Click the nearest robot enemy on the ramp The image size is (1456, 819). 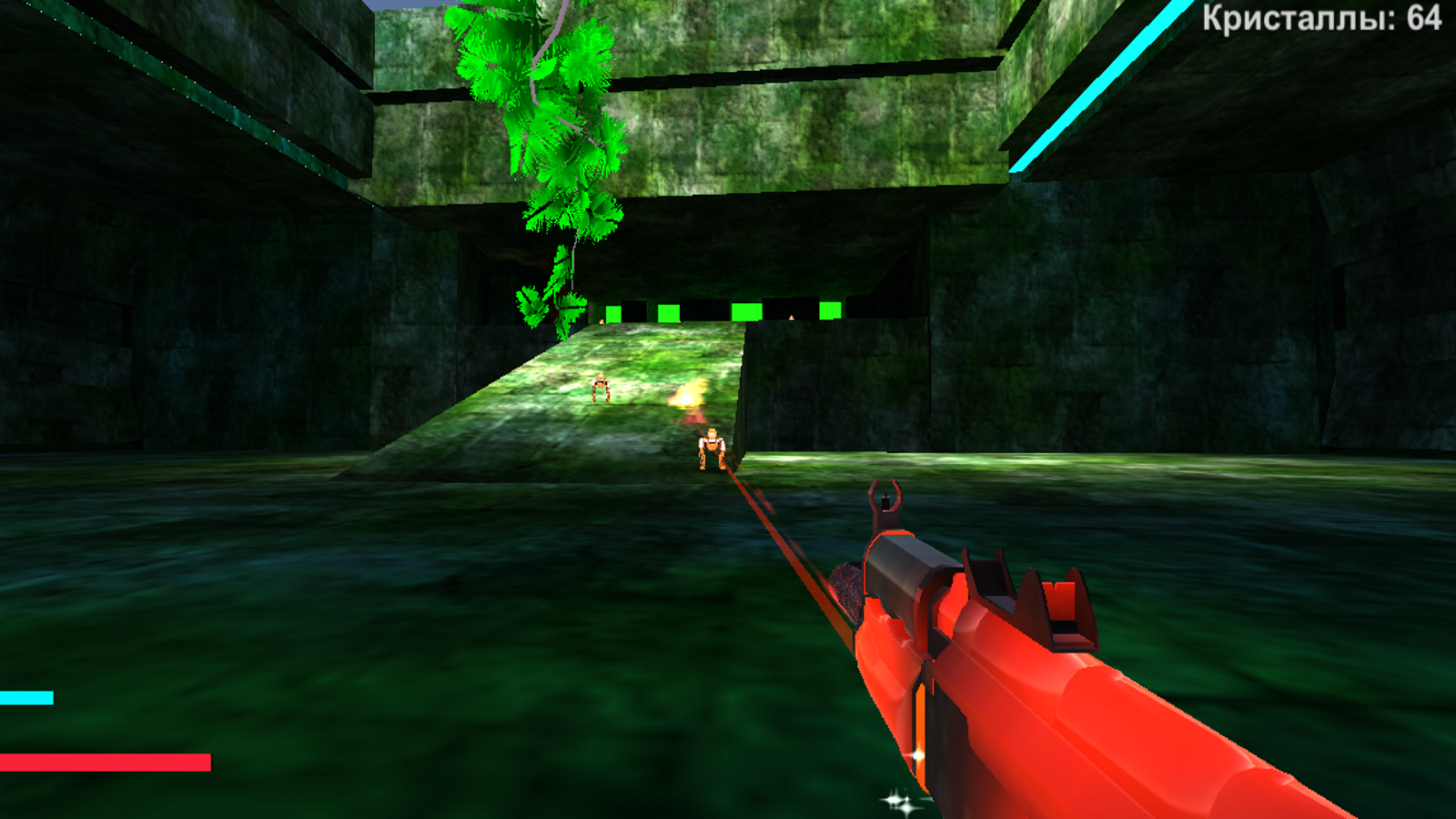[712, 447]
